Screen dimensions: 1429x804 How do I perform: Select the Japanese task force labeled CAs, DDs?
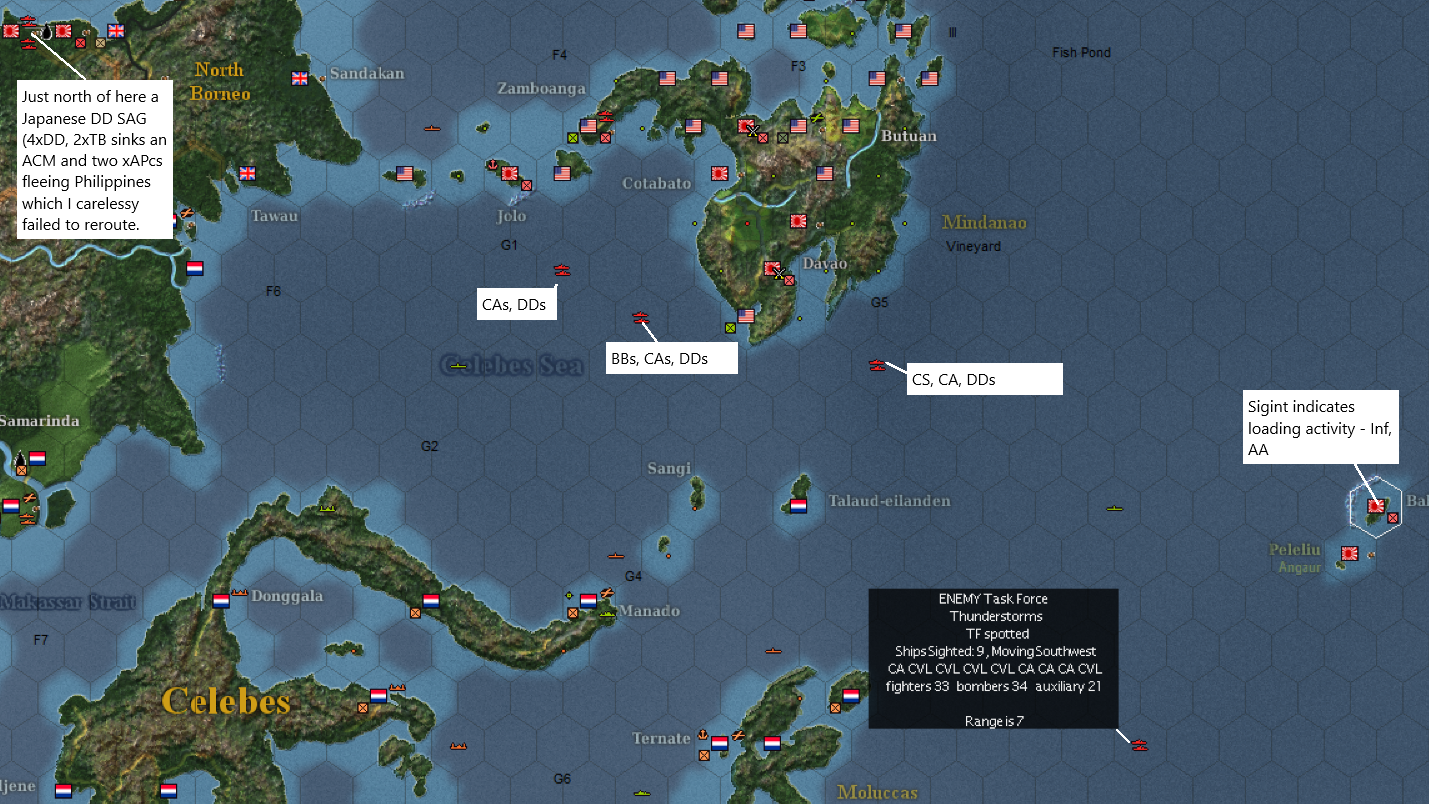tap(561, 270)
